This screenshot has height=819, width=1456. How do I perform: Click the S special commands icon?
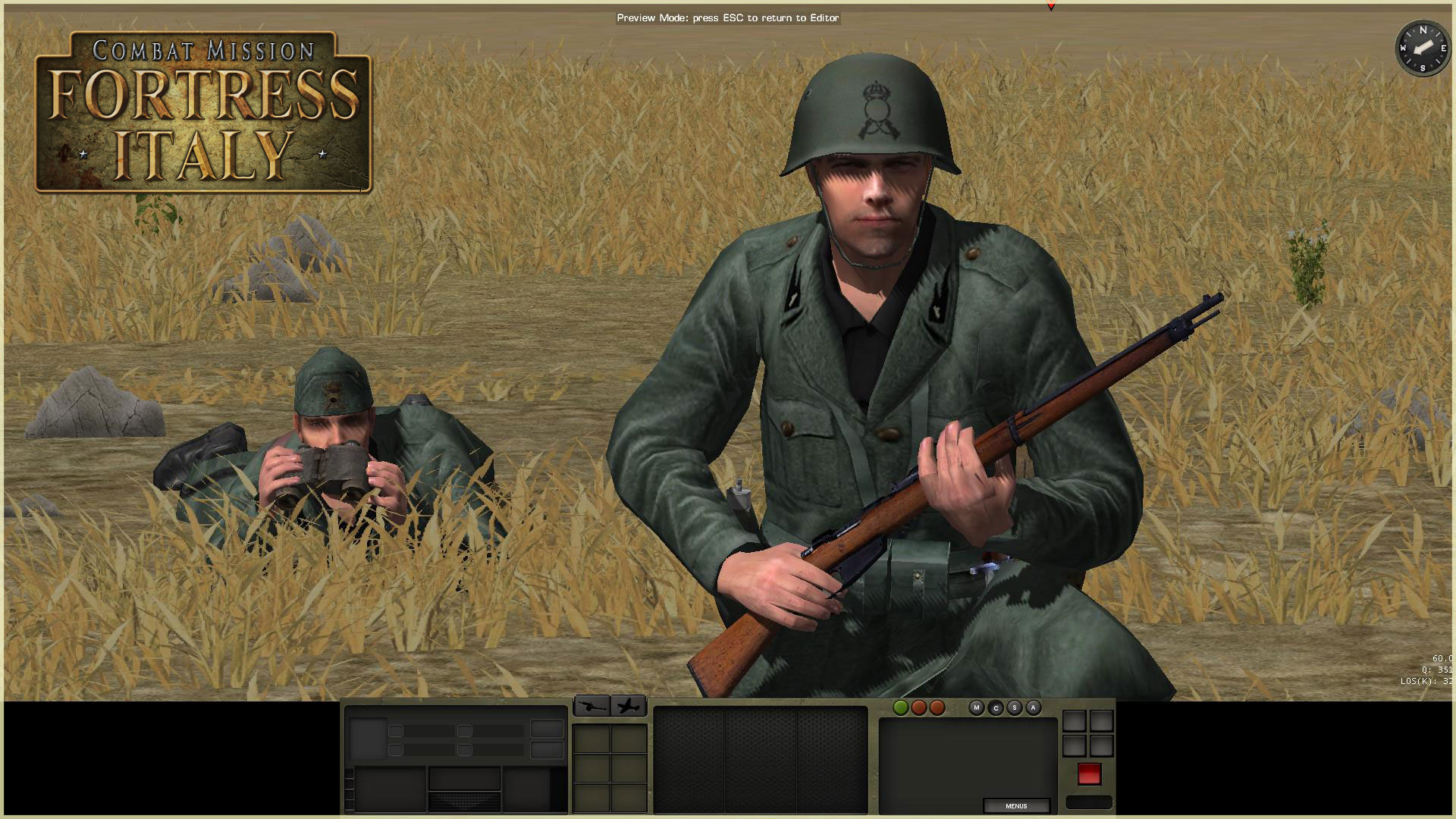point(1015,707)
